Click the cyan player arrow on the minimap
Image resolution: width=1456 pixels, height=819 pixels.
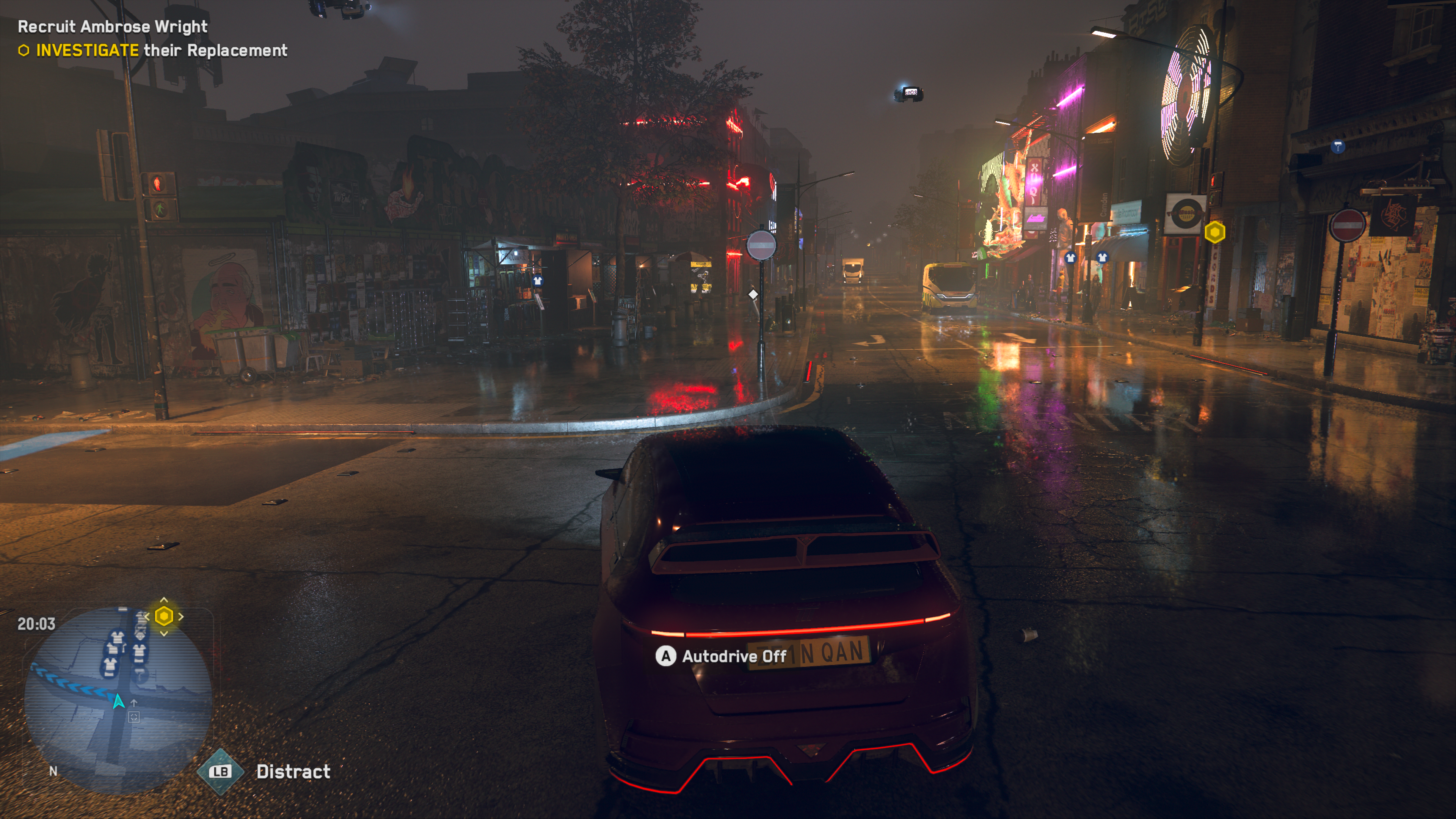118,701
